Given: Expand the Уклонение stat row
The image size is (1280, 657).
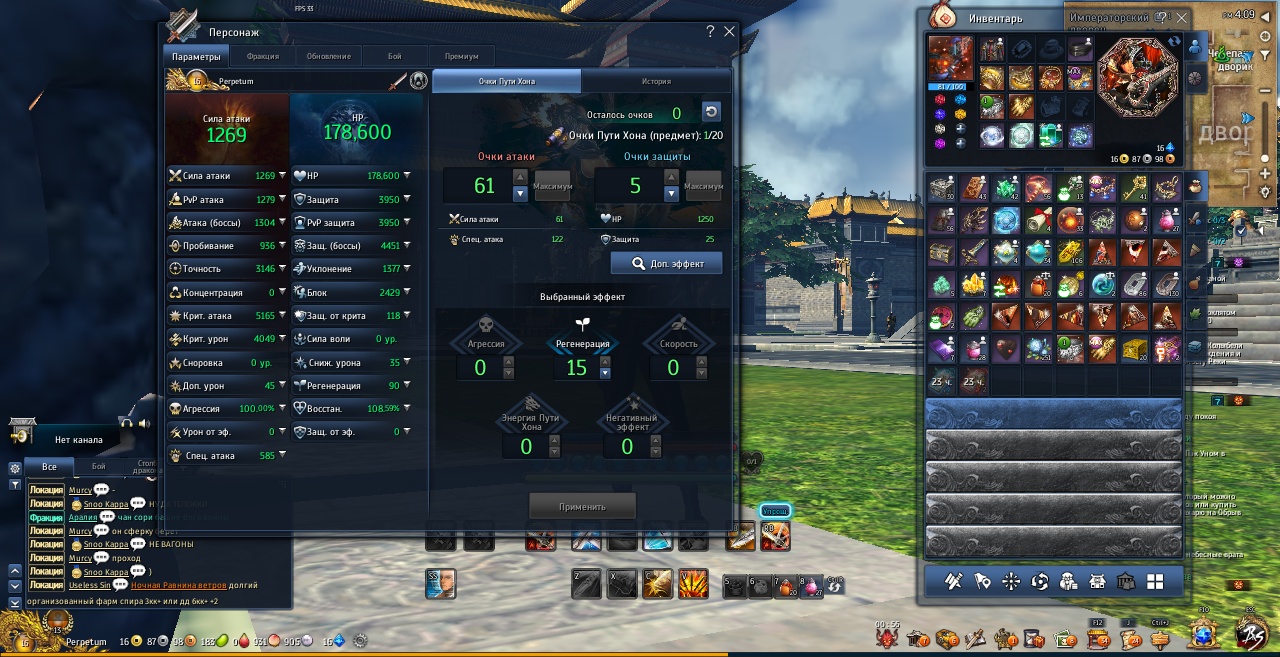Looking at the screenshot, I should [407, 269].
